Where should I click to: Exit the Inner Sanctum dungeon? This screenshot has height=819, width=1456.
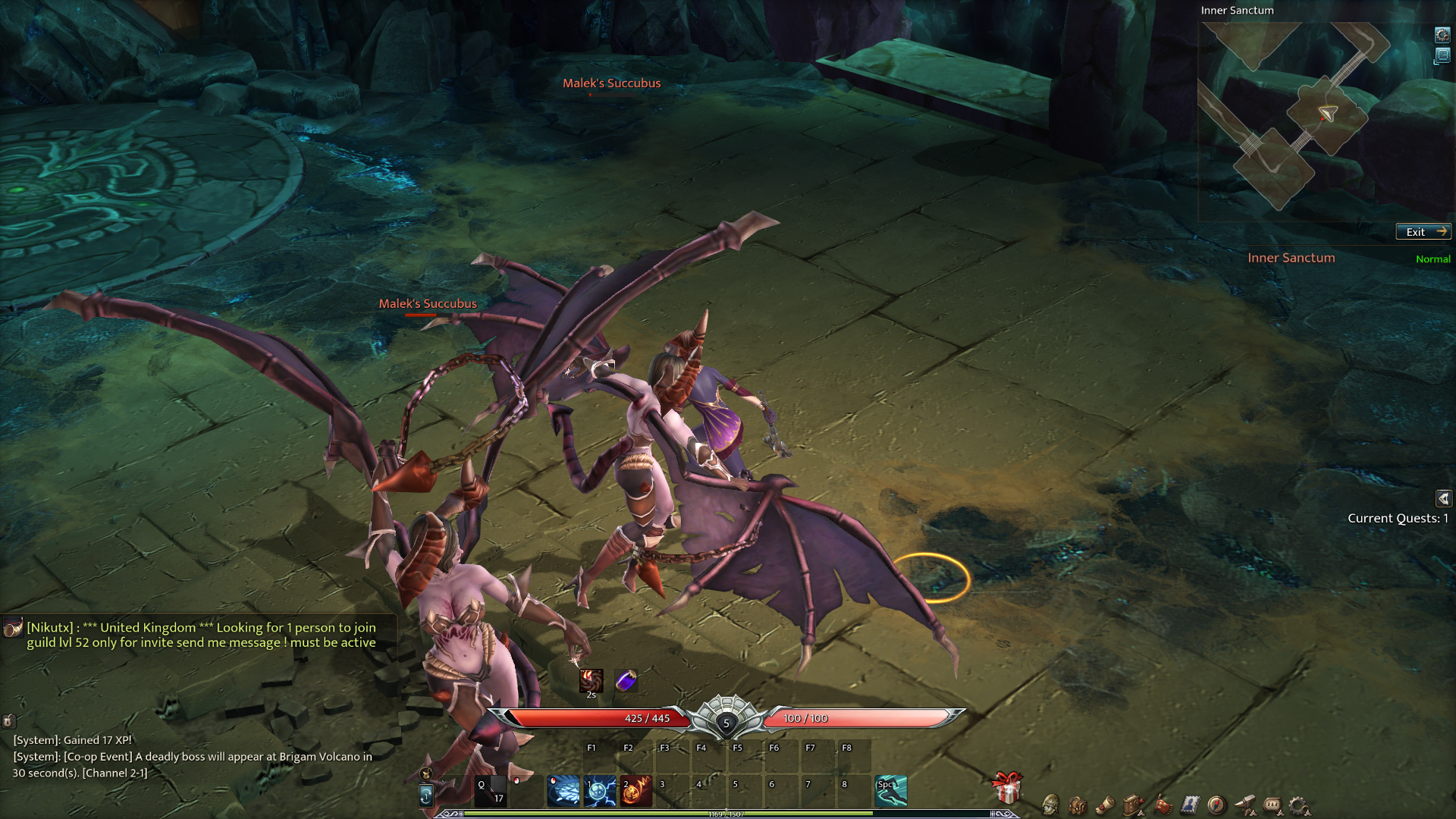[x=1423, y=232]
